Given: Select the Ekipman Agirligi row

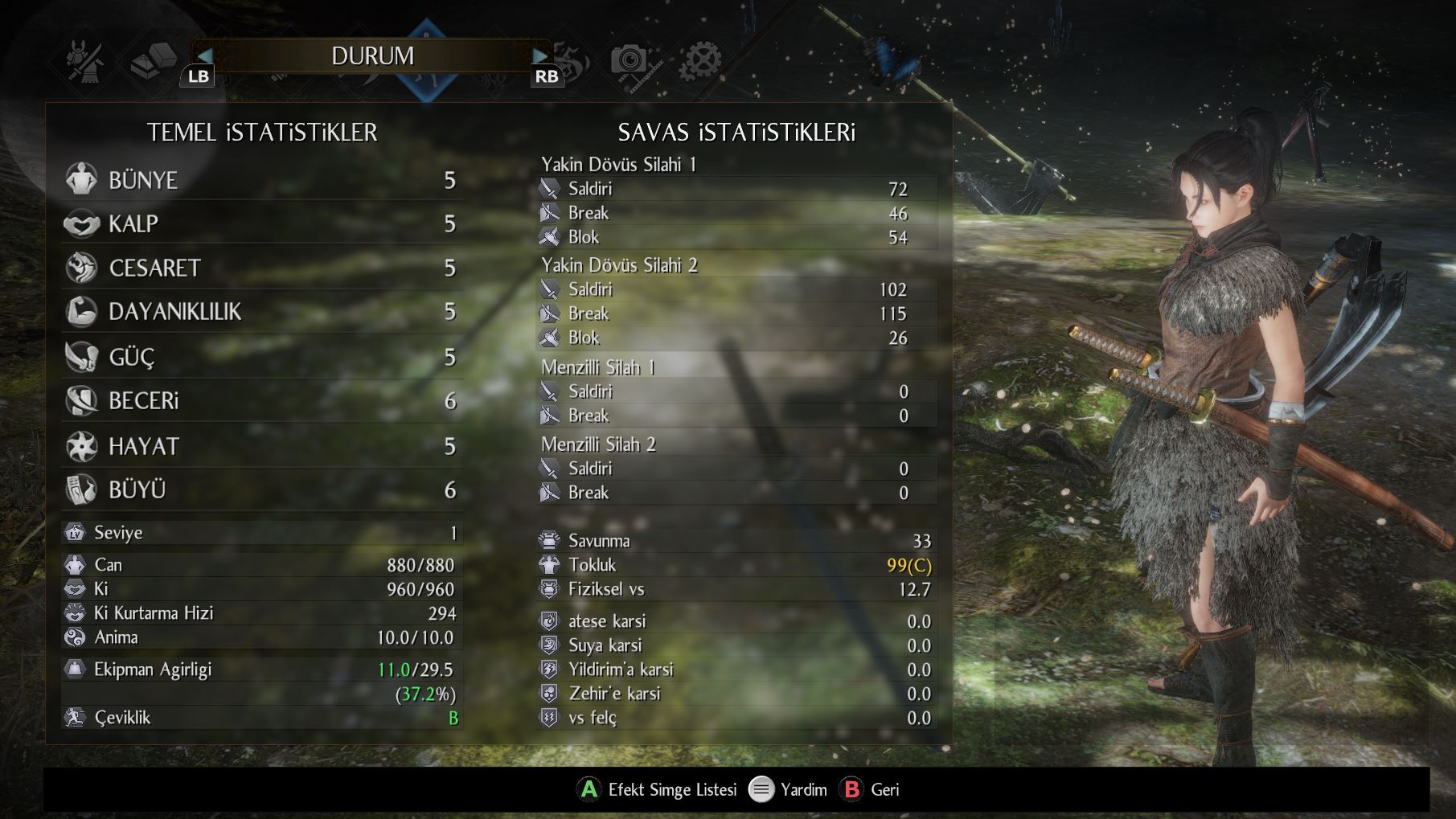Looking at the screenshot, I should [x=261, y=670].
